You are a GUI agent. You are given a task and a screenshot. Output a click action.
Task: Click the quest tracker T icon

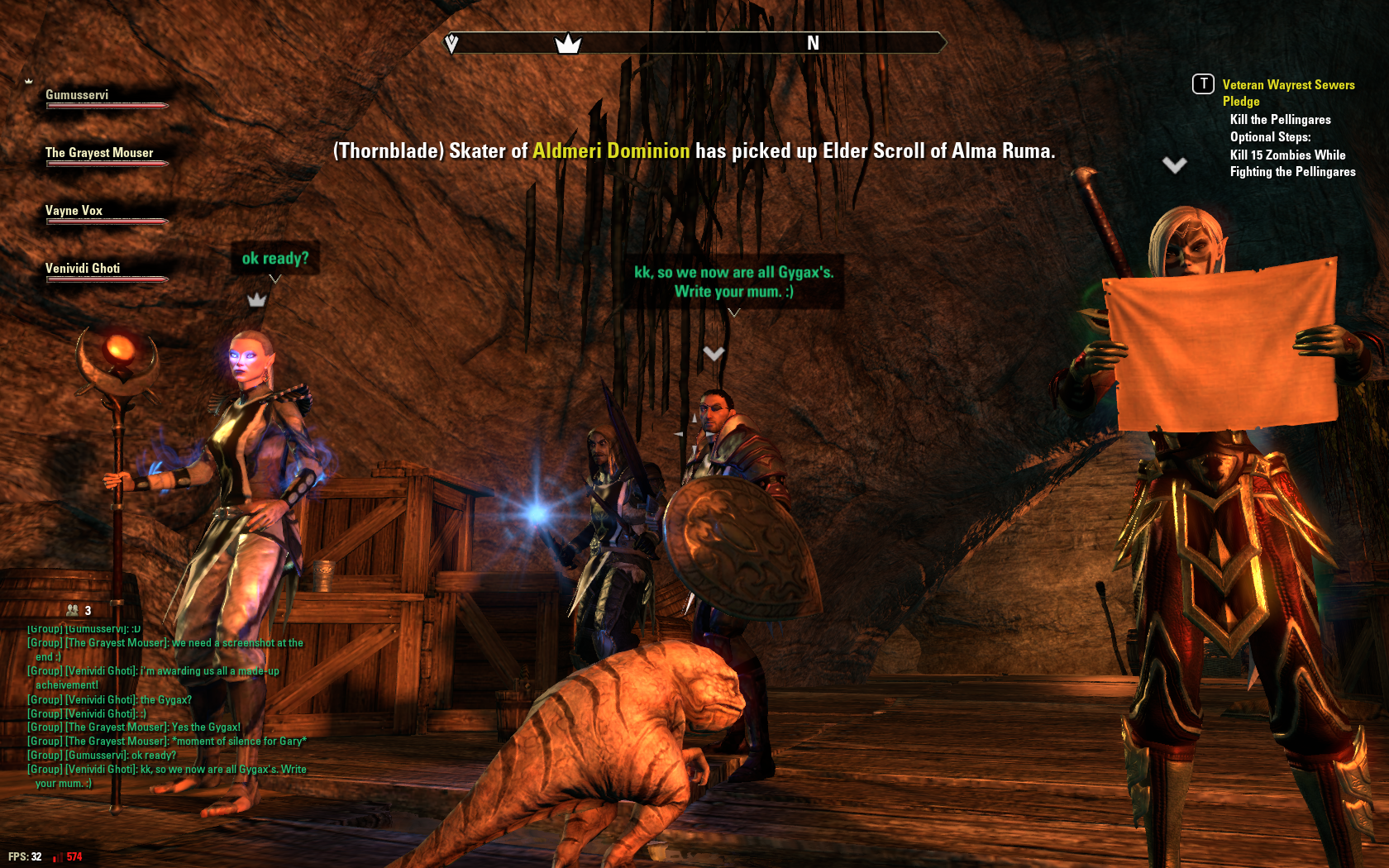(x=1203, y=84)
